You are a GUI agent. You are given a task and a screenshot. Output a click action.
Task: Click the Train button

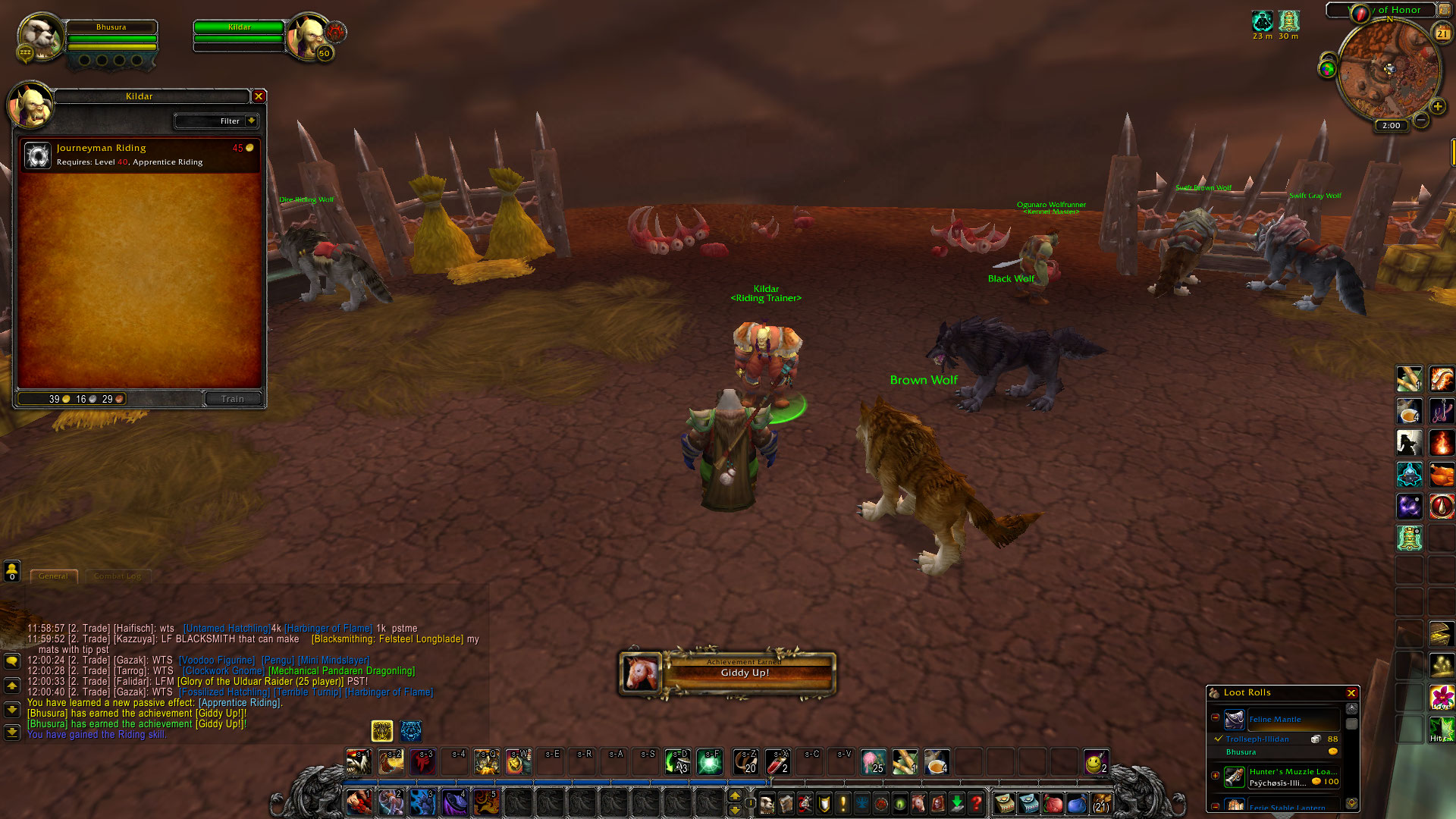233,399
